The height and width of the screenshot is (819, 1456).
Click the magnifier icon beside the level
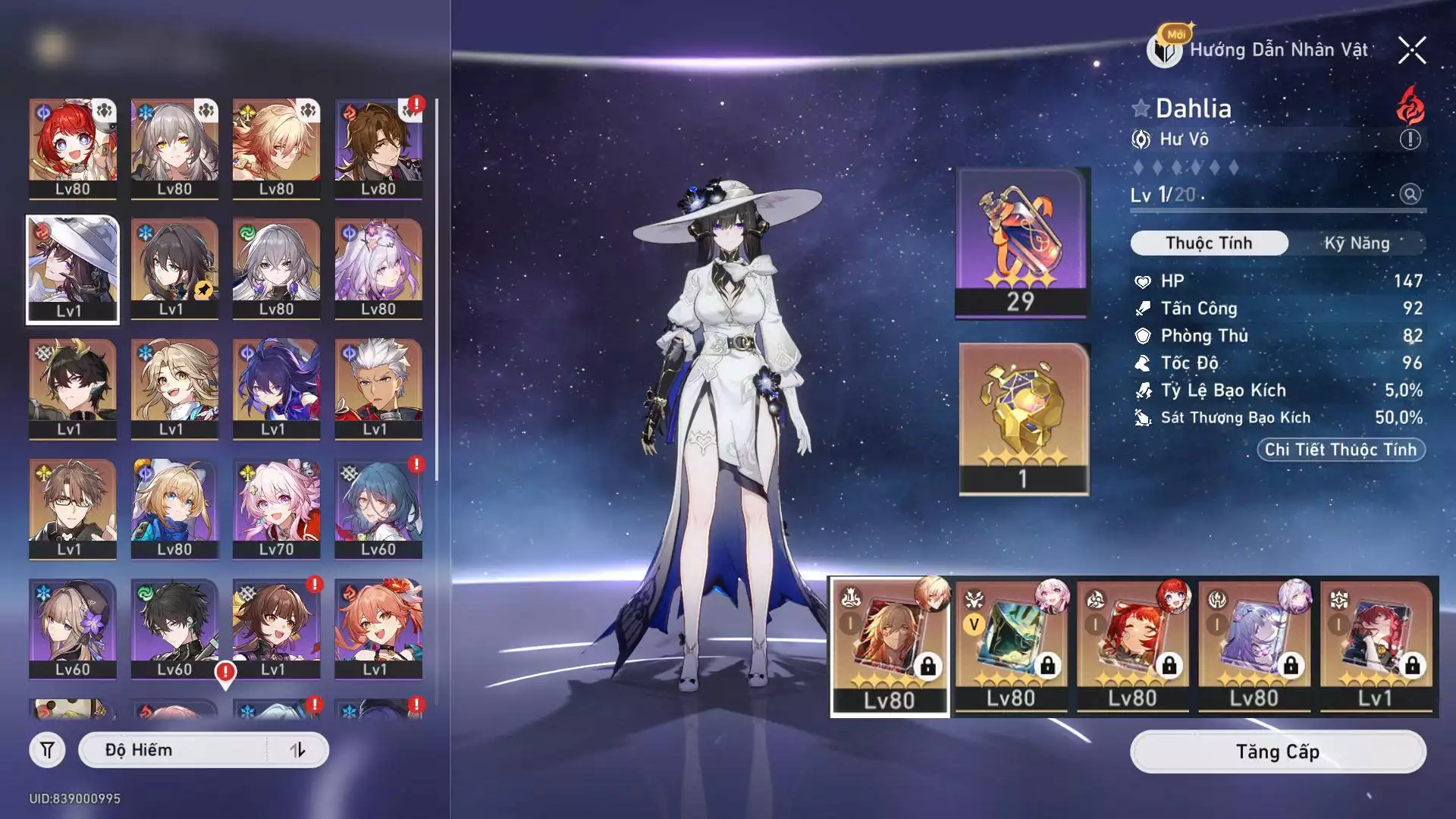[x=1410, y=194]
